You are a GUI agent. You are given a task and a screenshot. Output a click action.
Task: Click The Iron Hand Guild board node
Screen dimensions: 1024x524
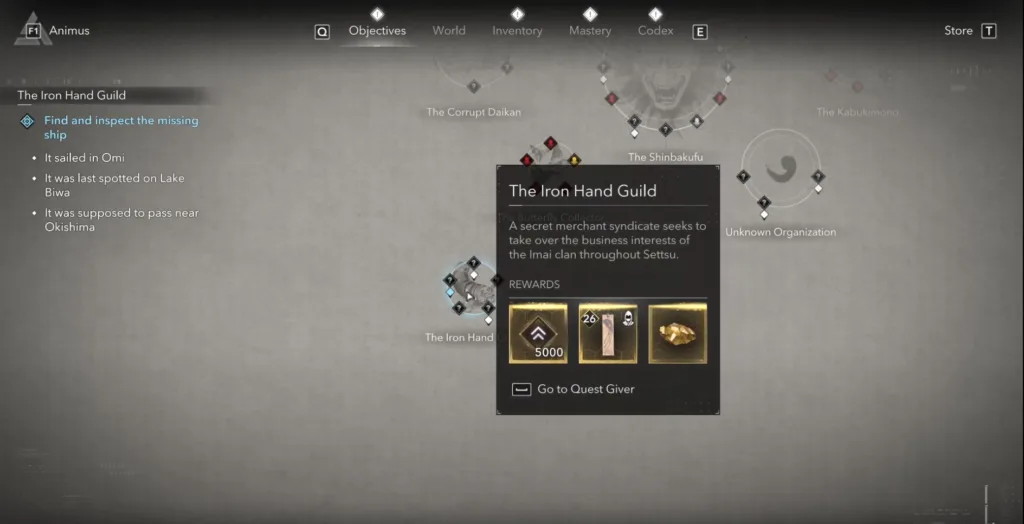pyautogui.click(x=472, y=292)
